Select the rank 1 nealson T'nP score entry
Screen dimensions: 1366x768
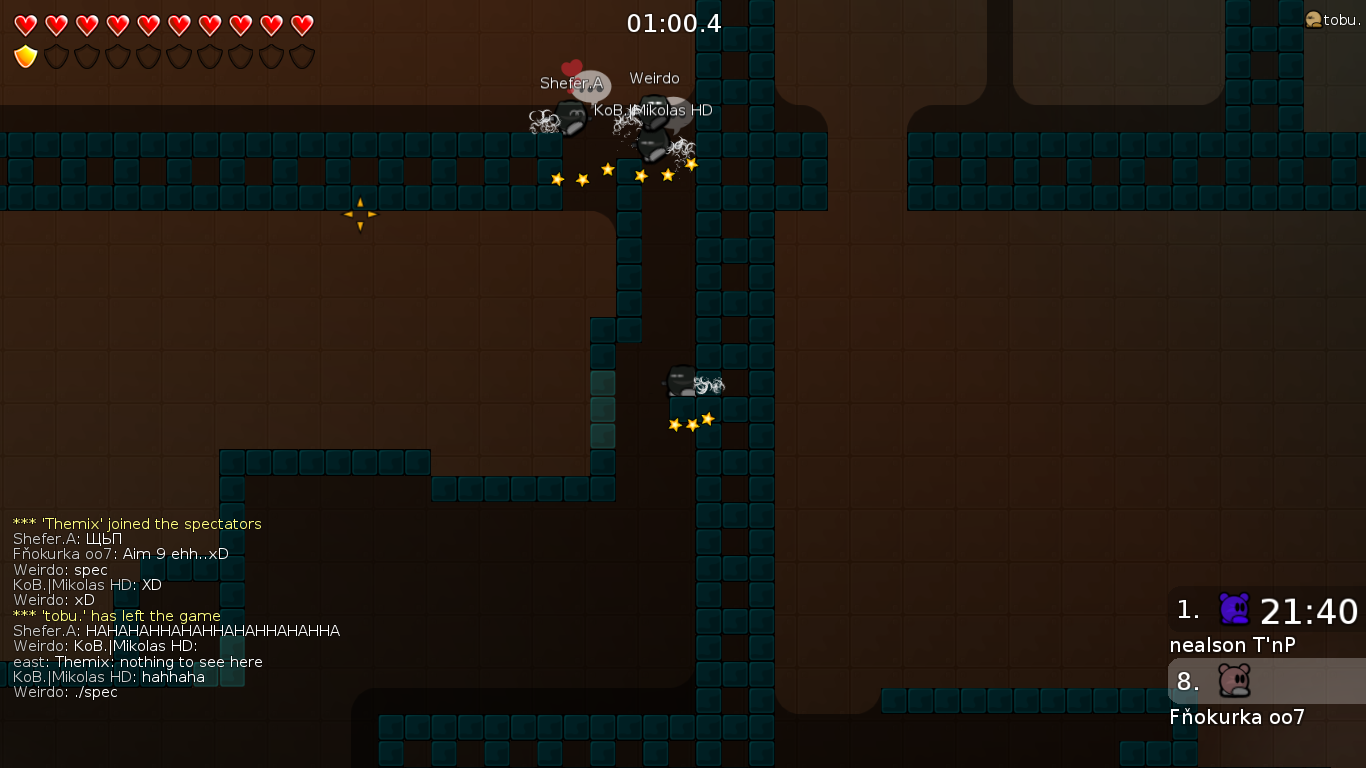point(1266,622)
